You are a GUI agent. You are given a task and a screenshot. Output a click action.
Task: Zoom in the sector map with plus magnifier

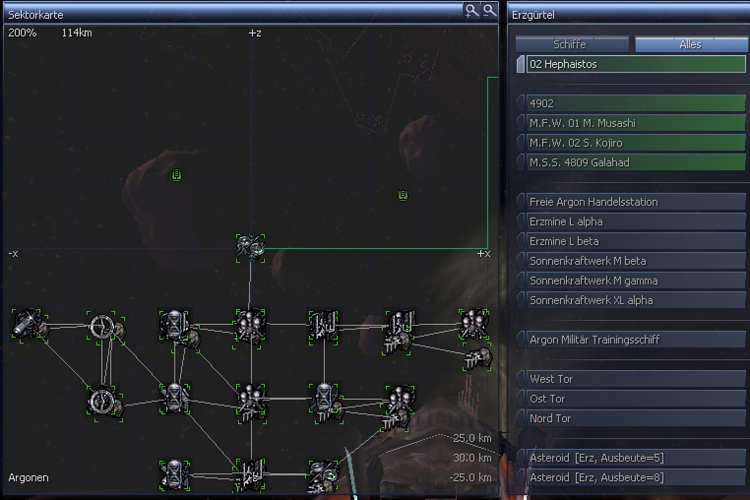point(472,10)
